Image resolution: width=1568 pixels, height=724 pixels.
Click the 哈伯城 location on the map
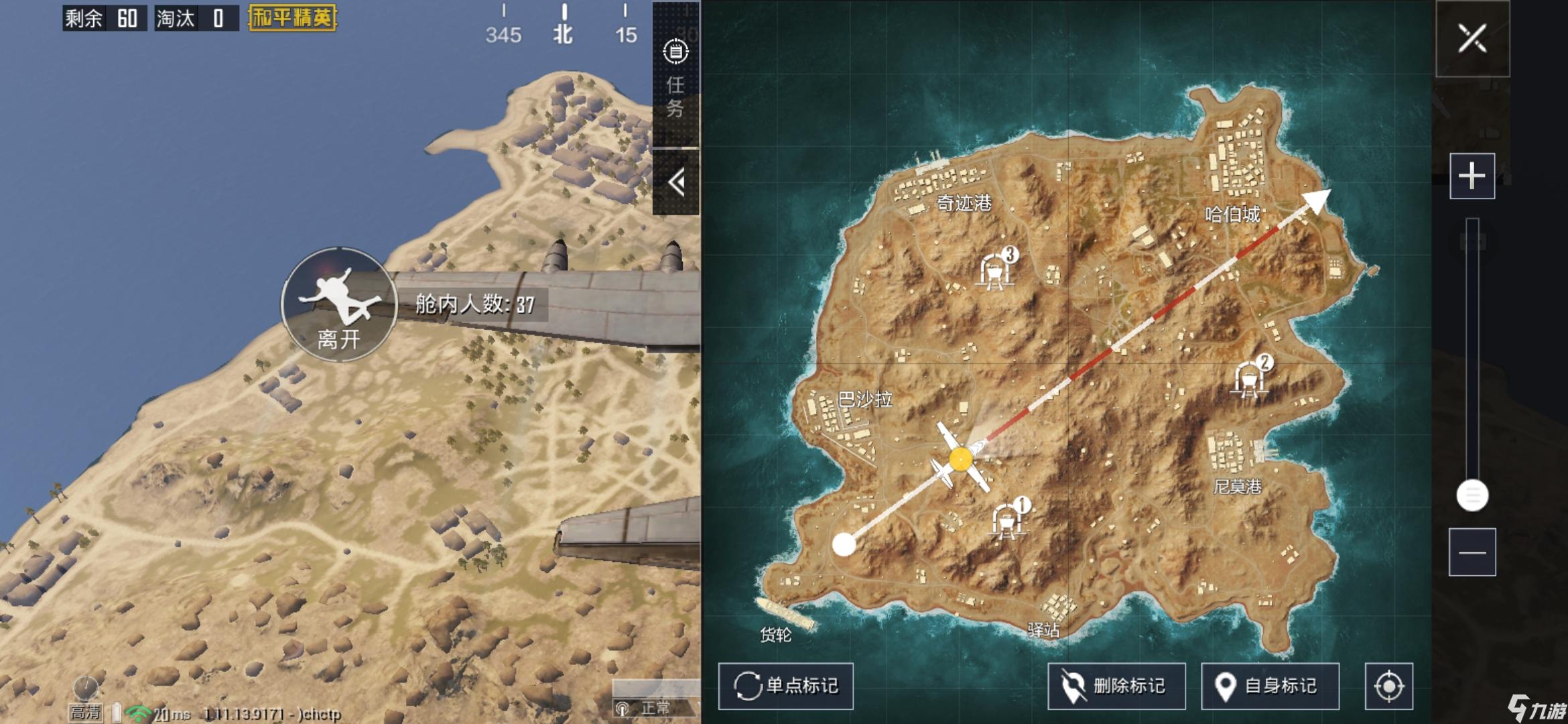1232,215
